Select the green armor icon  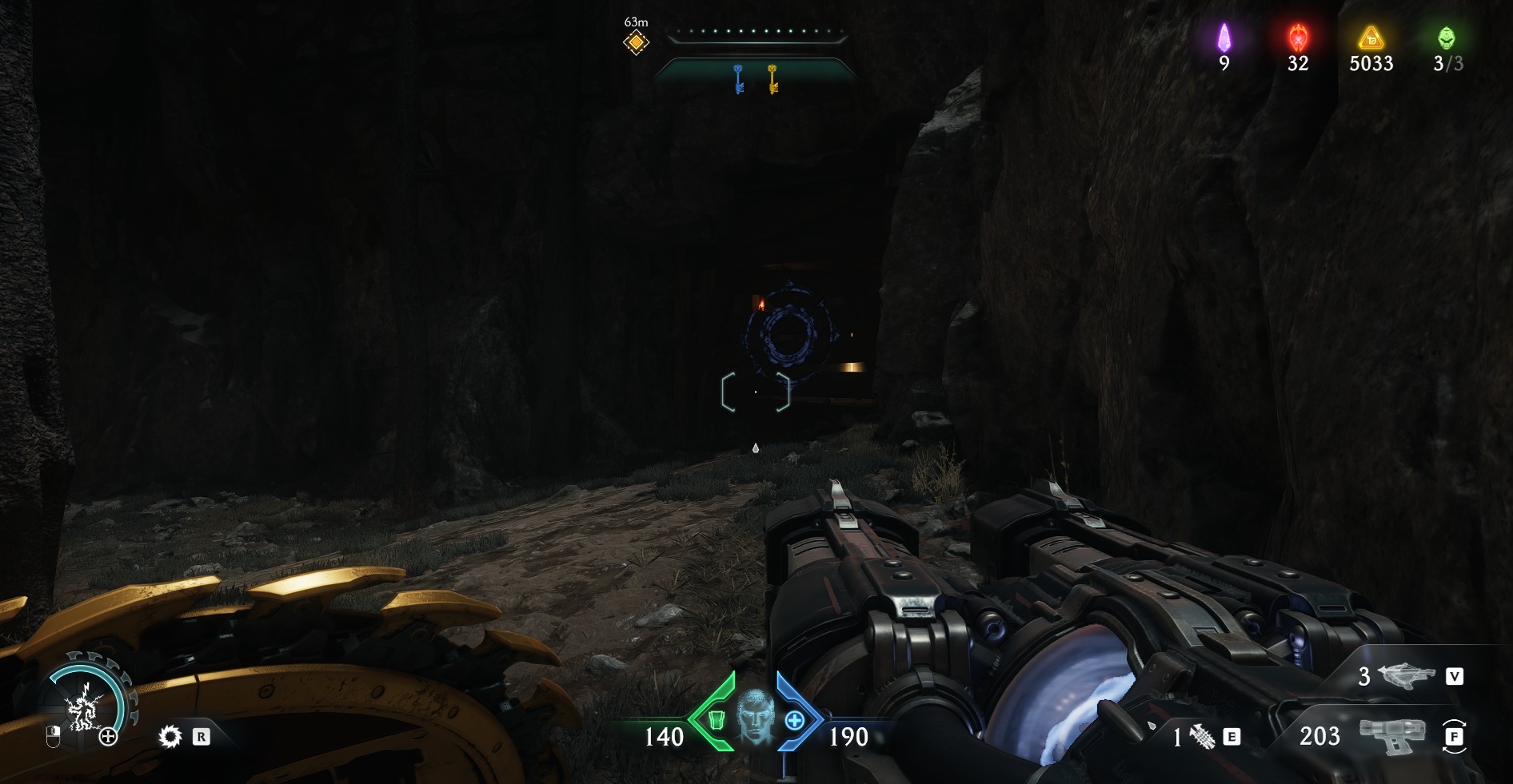pos(716,721)
